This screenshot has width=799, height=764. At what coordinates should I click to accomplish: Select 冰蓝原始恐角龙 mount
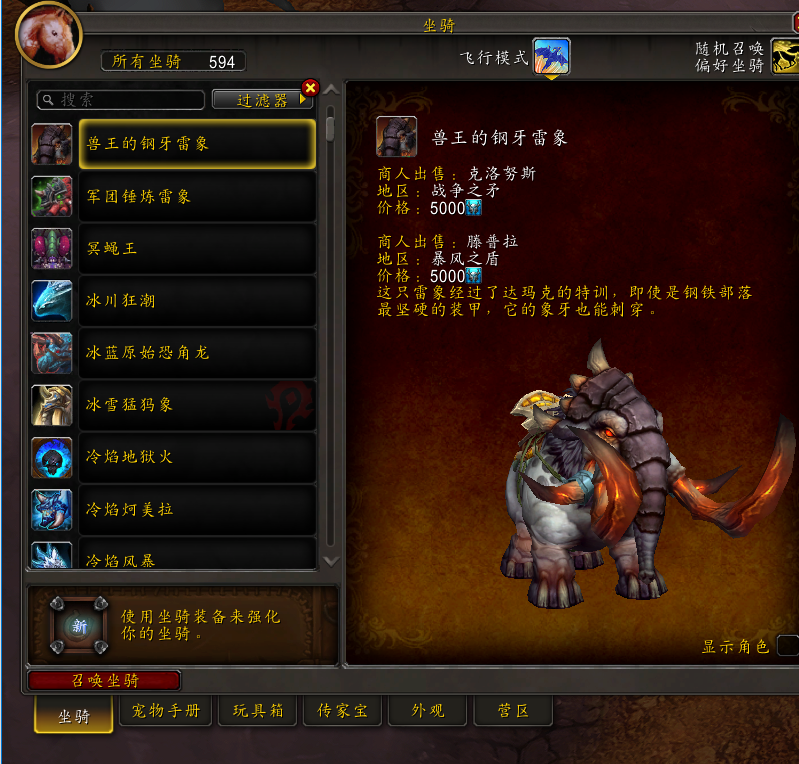[196, 353]
